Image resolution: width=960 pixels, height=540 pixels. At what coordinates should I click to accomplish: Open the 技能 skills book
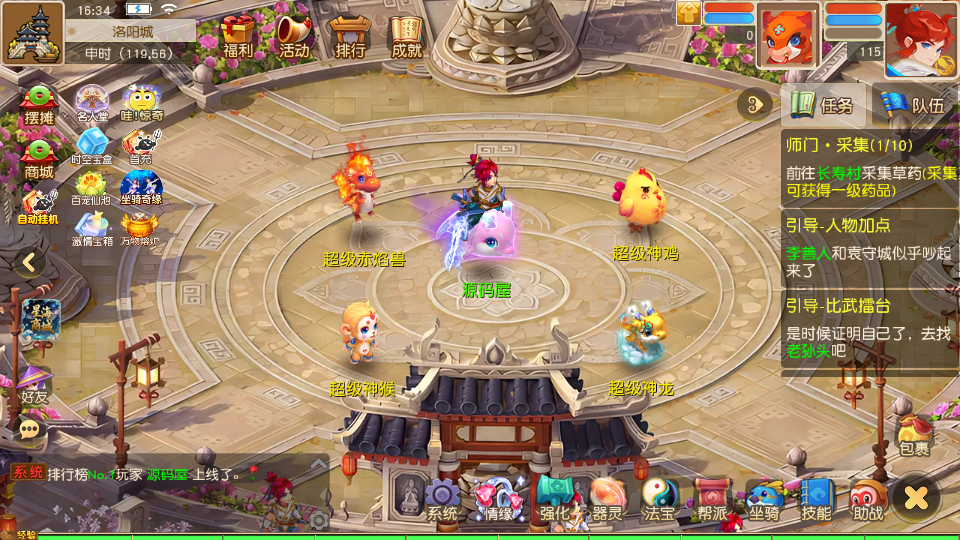tap(816, 498)
